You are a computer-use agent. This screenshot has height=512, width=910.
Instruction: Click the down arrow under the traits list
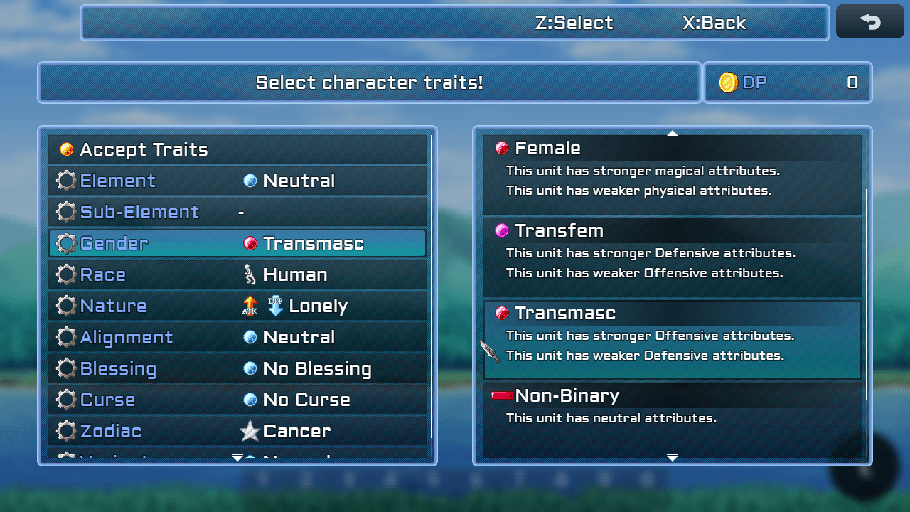click(x=237, y=458)
